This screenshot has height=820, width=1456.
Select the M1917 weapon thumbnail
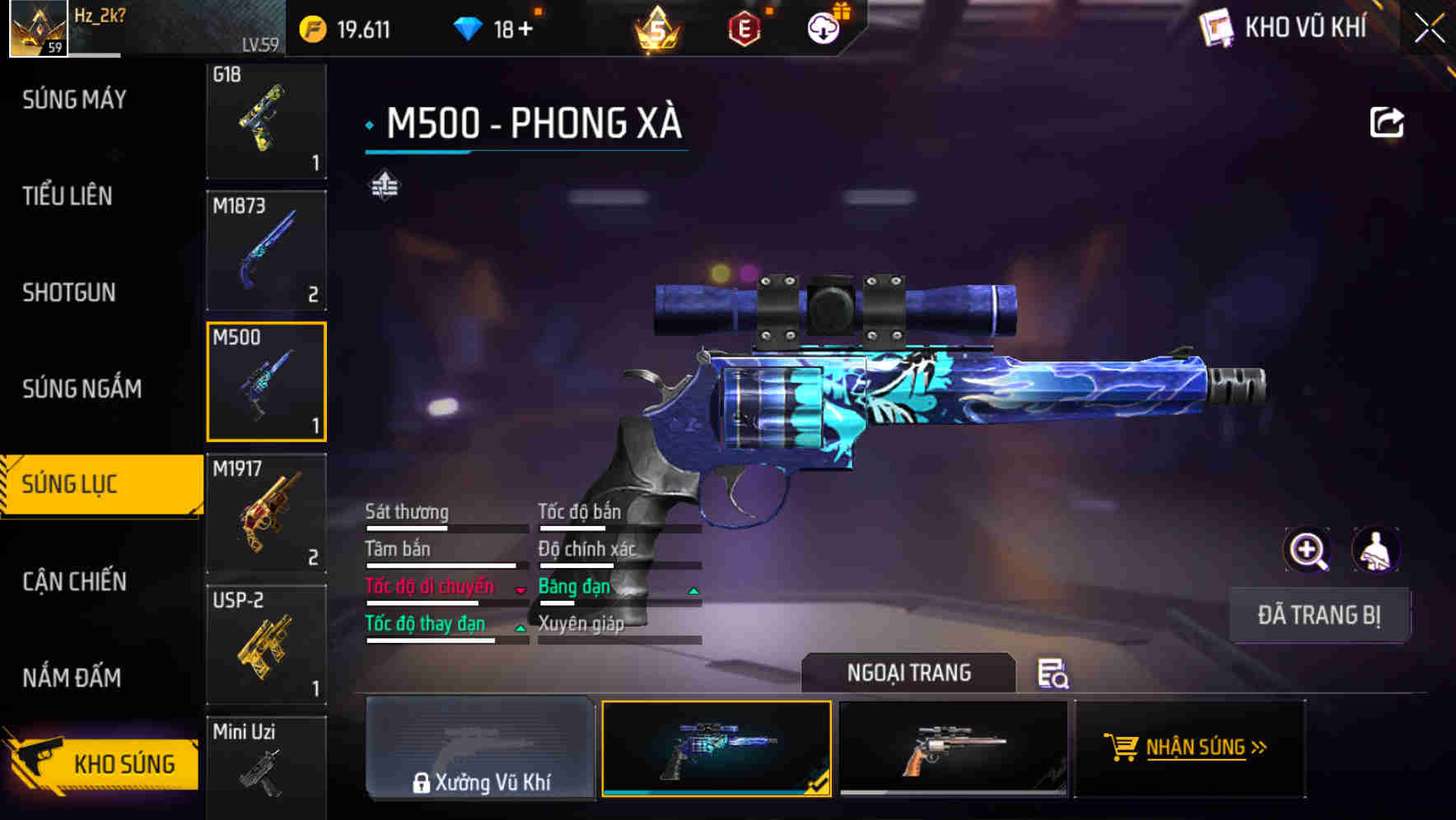[266, 512]
